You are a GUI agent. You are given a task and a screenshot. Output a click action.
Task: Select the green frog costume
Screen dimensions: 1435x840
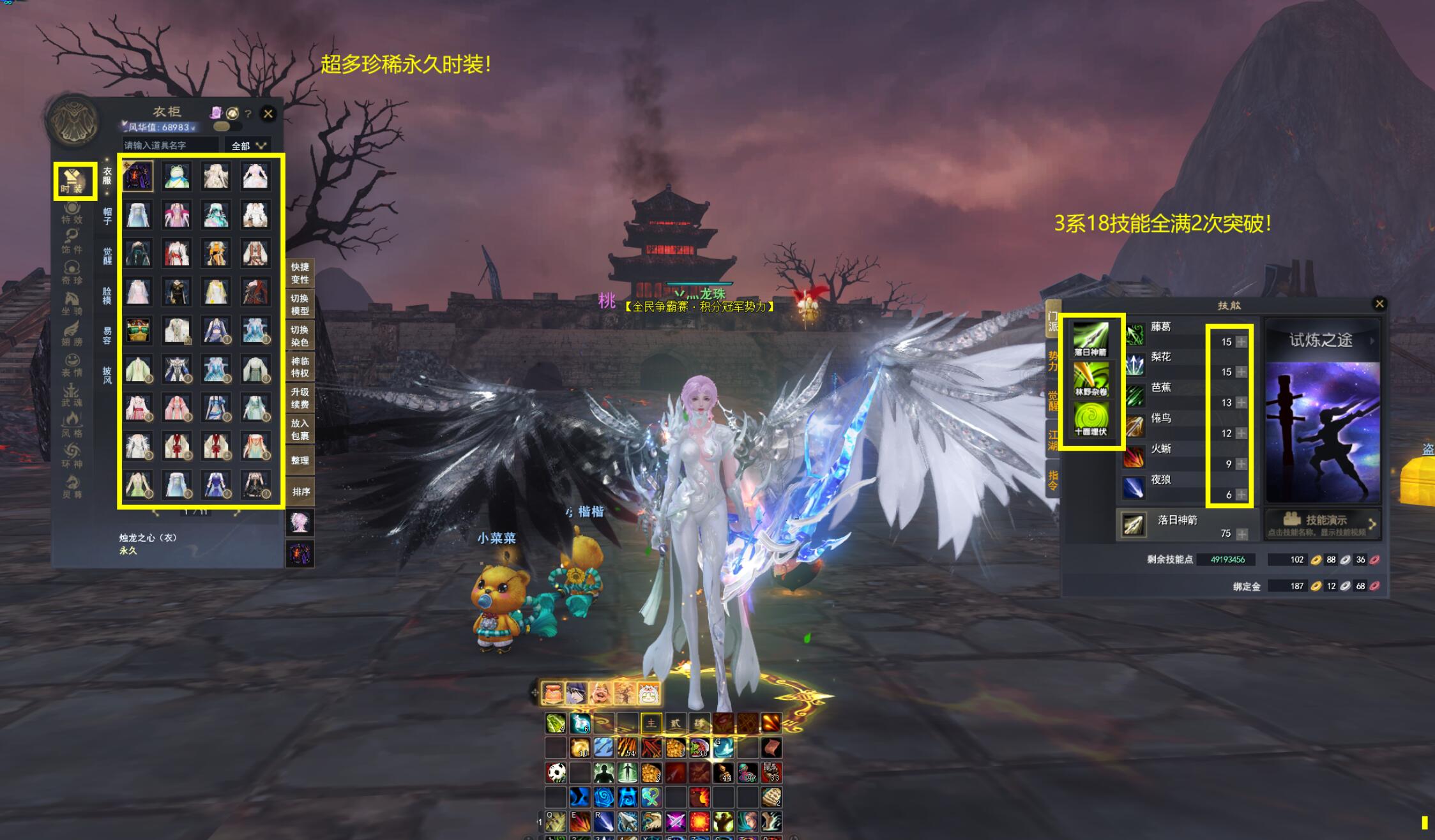click(x=177, y=176)
